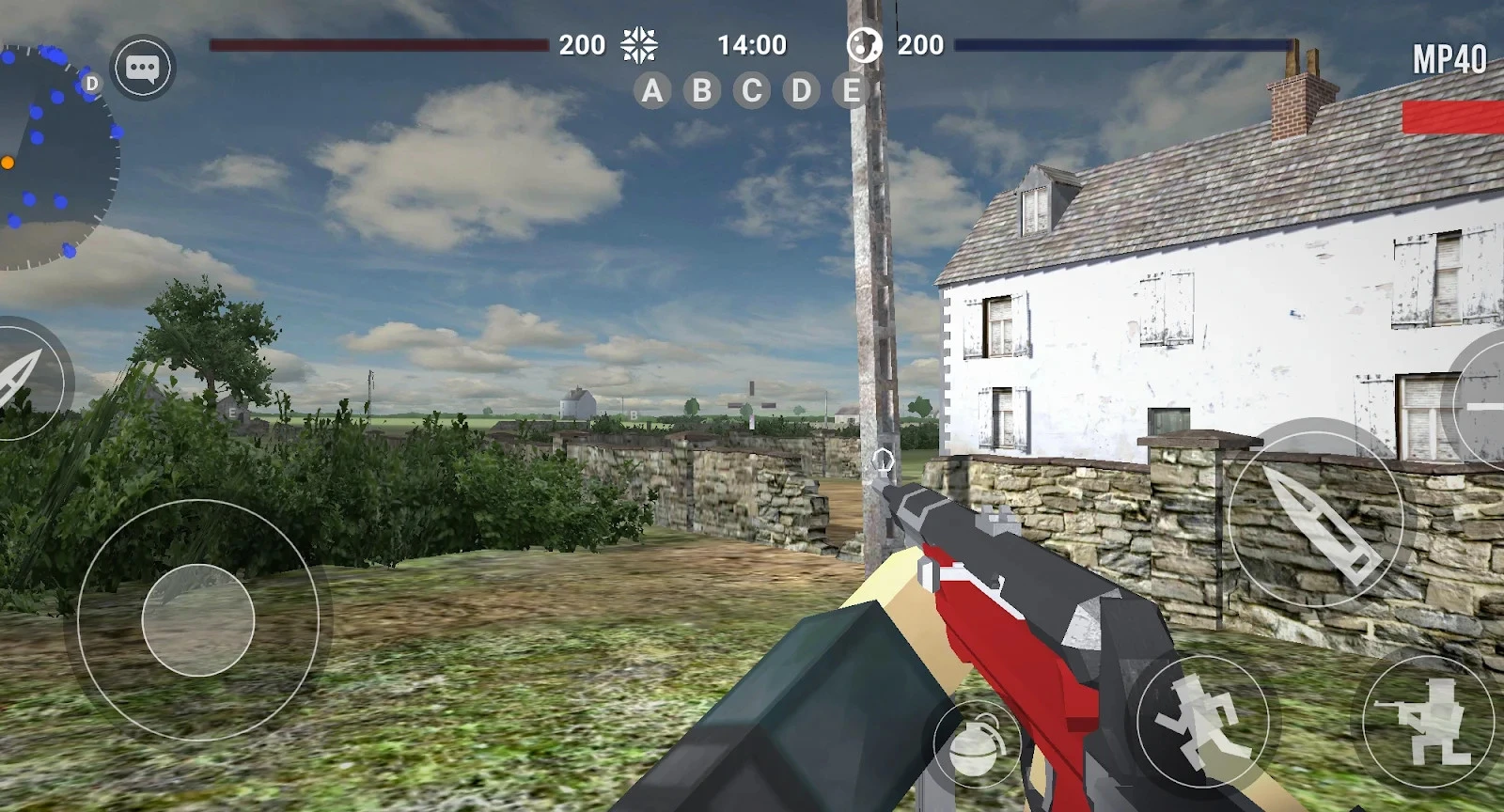Select capture point E indicator

point(852,90)
